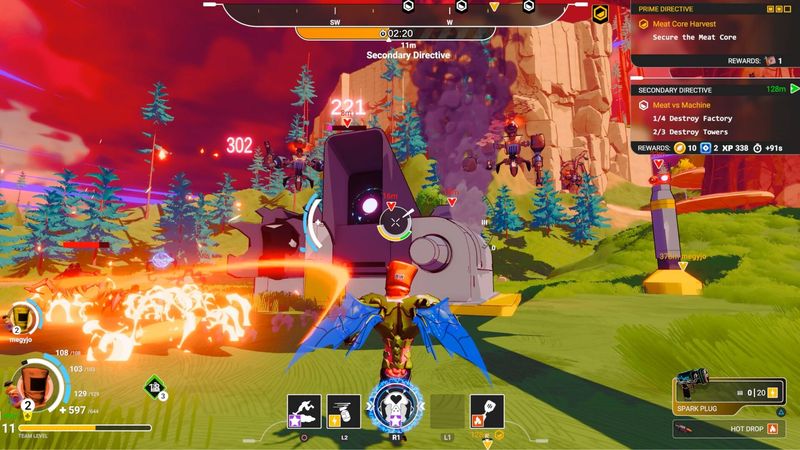Activate the dash sprint ability icon
Image resolution: width=800 pixels, height=450 pixels.
[302, 410]
